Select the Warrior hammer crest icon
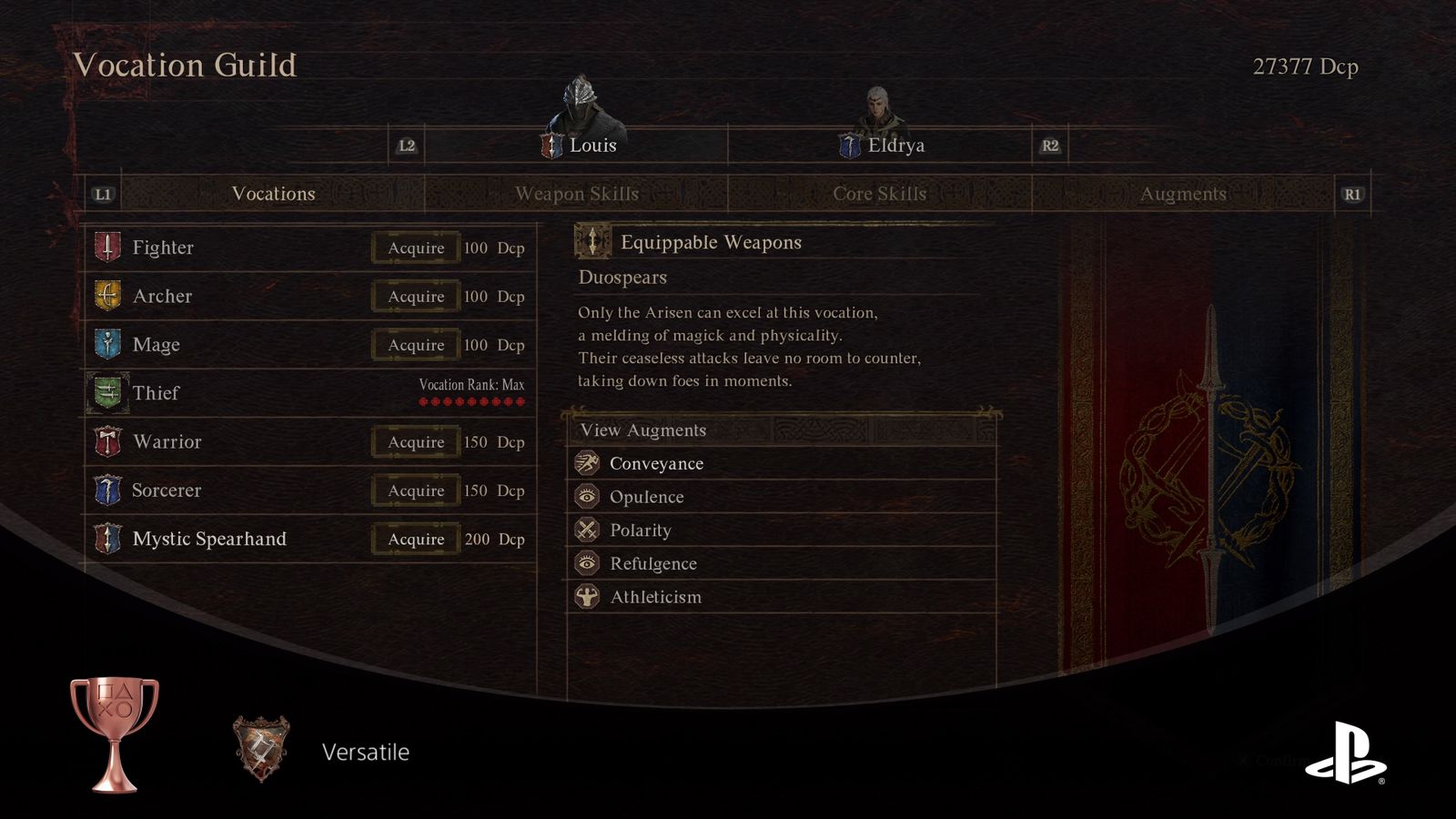 click(107, 441)
